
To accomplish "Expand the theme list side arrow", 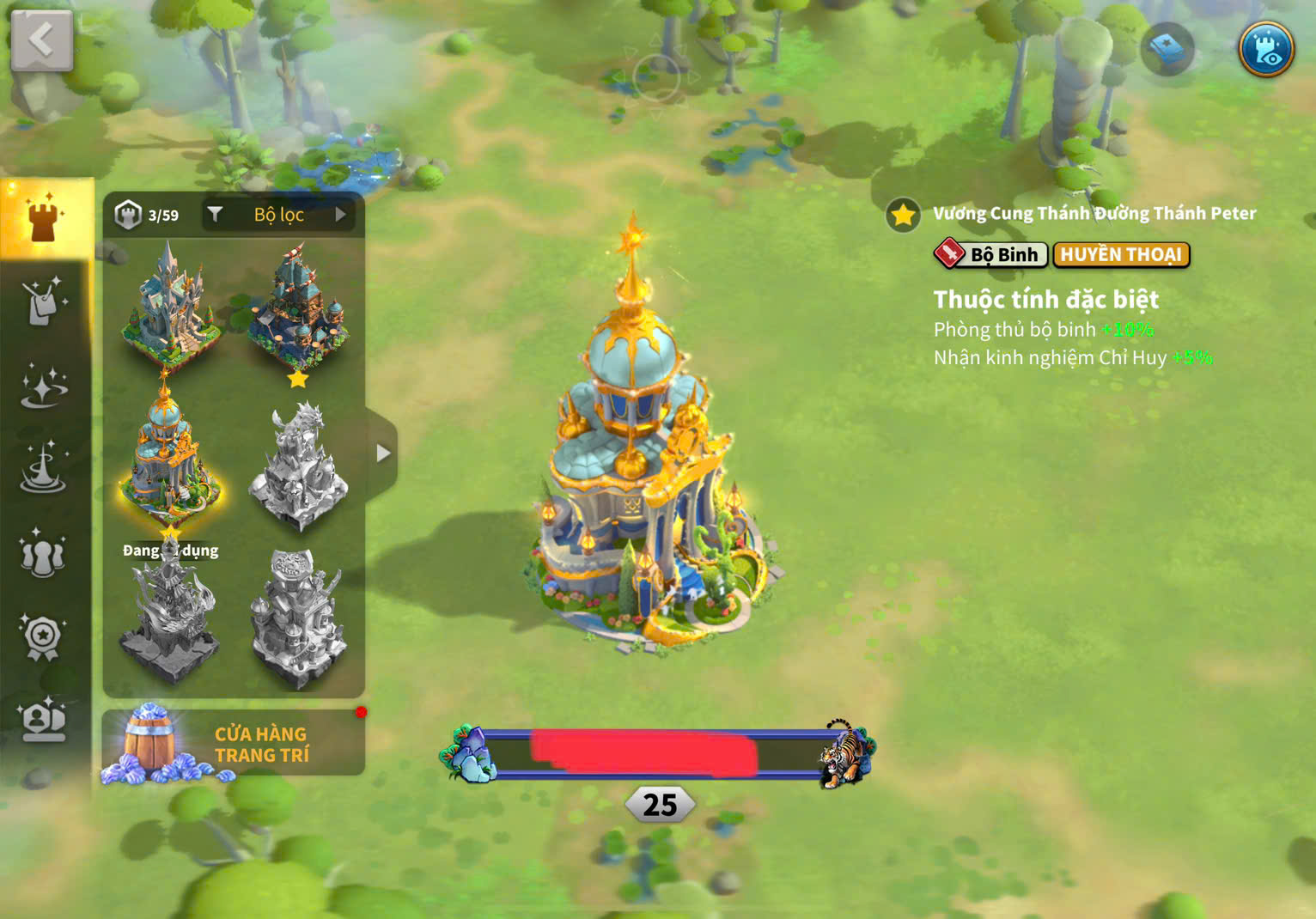I will click(383, 453).
